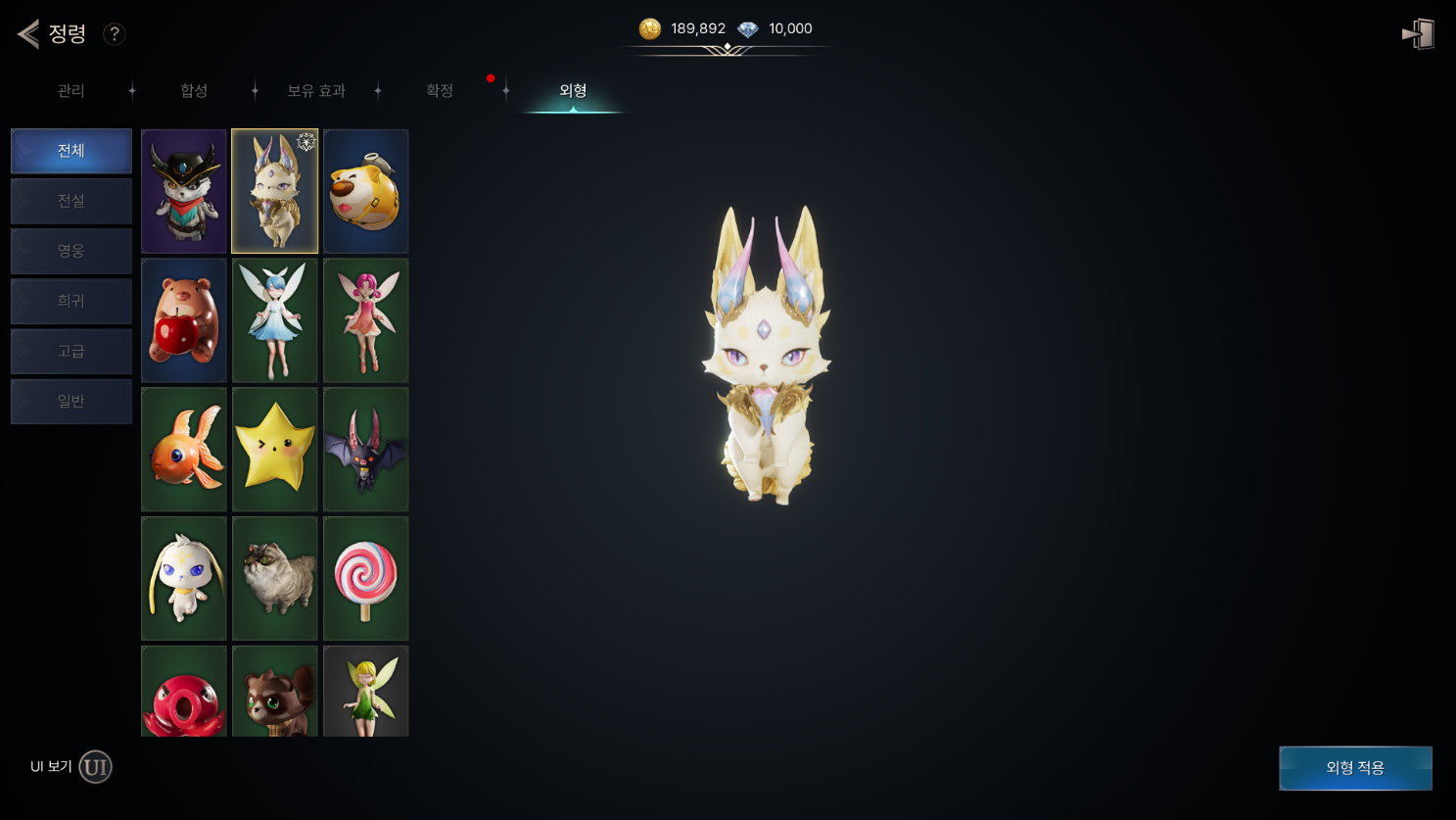
Task: Select the 전설 grade filter
Action: point(71,201)
